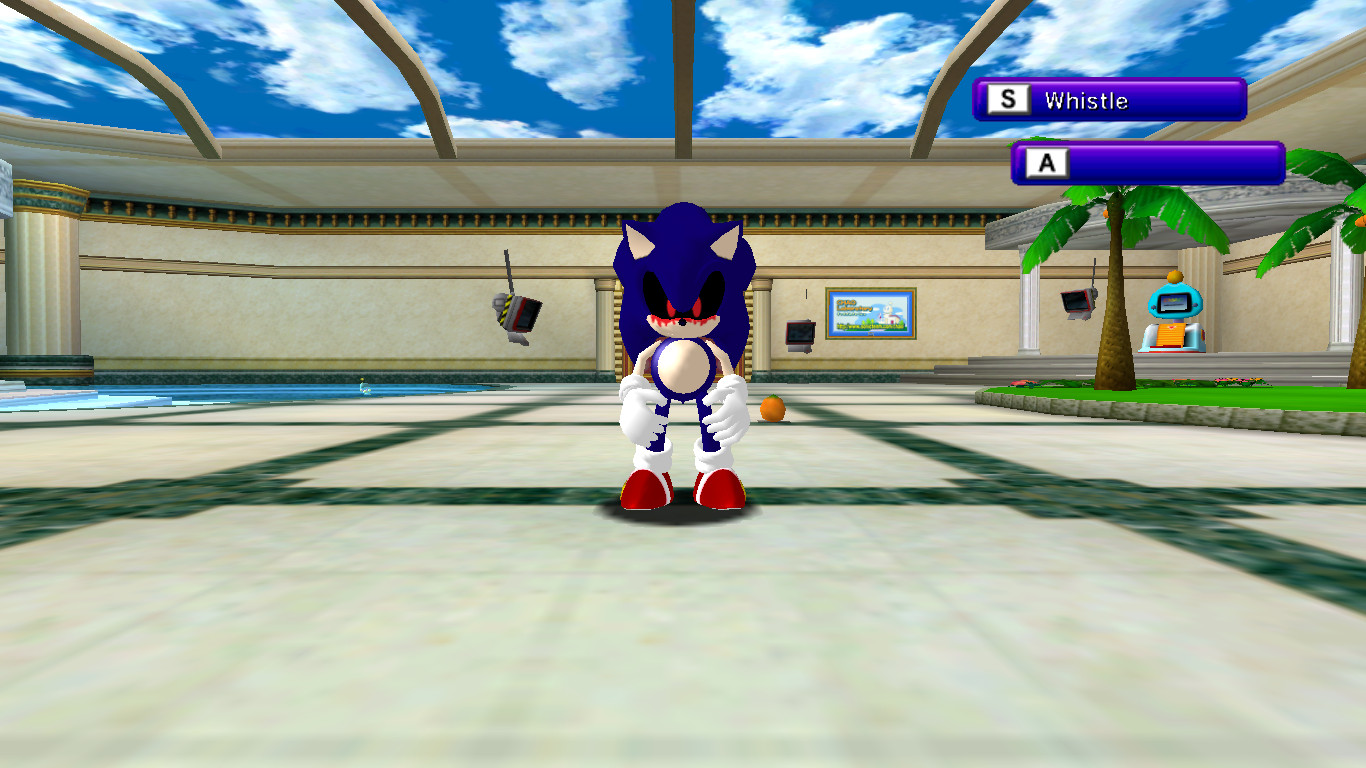Viewport: 1366px width, 768px height.
Task: Open the robot vending machine drawer
Action: click(1167, 348)
